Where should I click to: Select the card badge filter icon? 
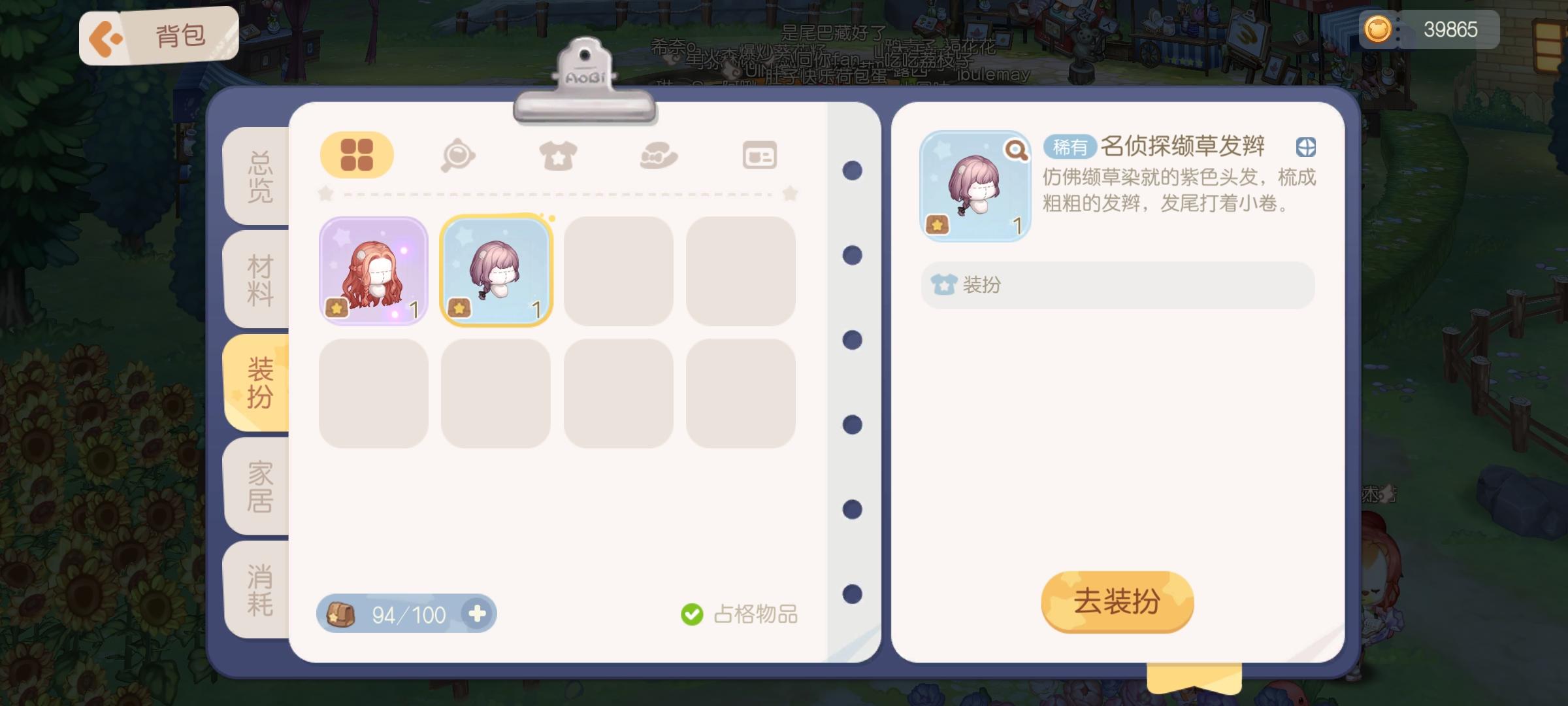point(759,154)
